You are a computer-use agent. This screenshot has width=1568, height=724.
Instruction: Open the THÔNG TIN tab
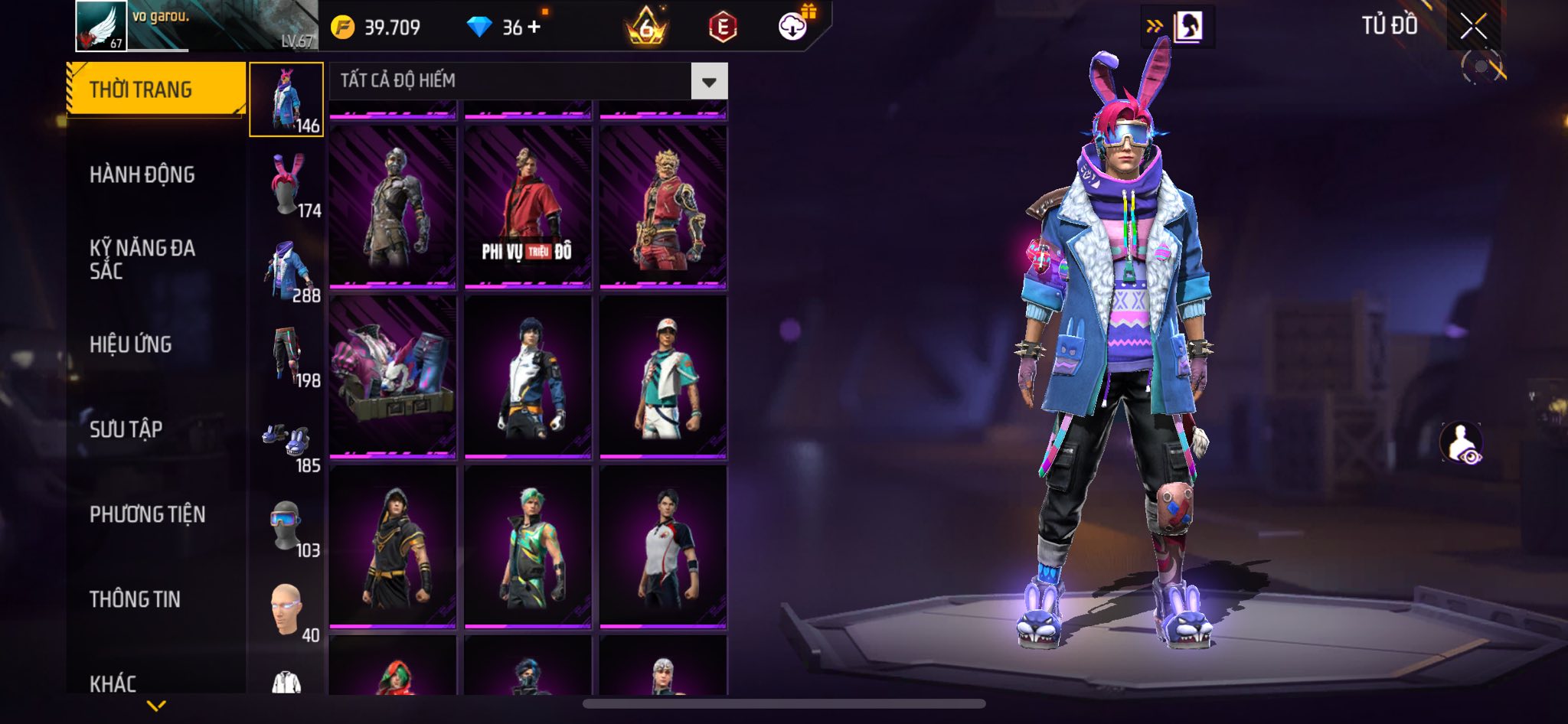pyautogui.click(x=136, y=599)
